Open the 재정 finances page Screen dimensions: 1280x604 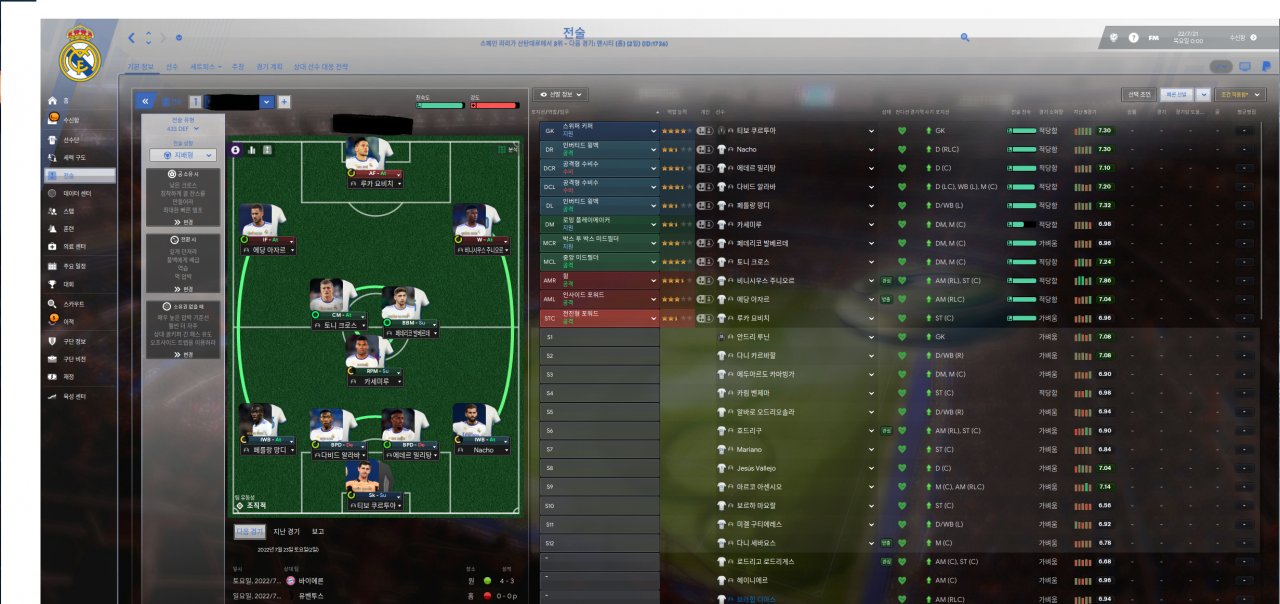(69, 377)
